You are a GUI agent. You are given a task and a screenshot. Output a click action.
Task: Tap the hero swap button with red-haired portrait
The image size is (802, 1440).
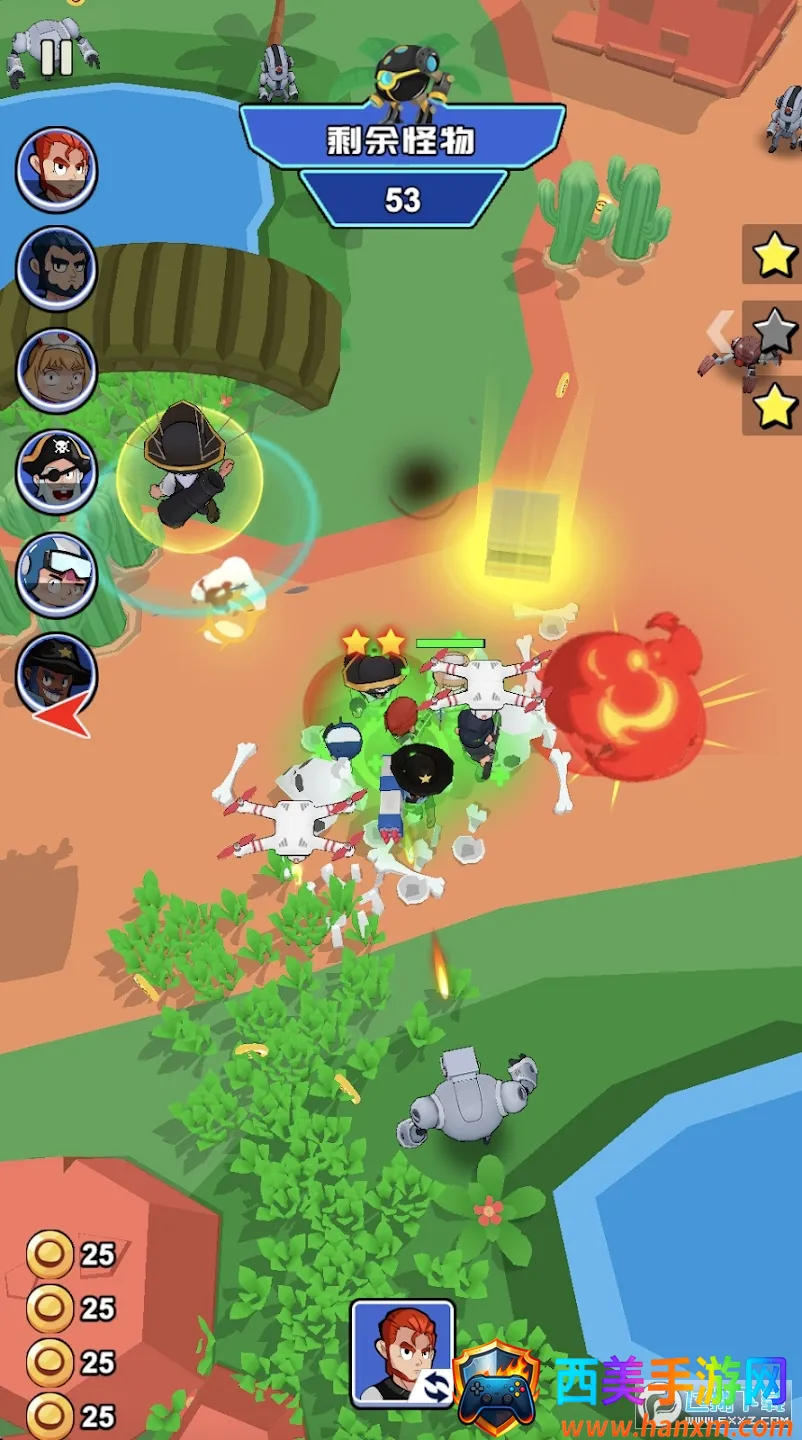402,1352
